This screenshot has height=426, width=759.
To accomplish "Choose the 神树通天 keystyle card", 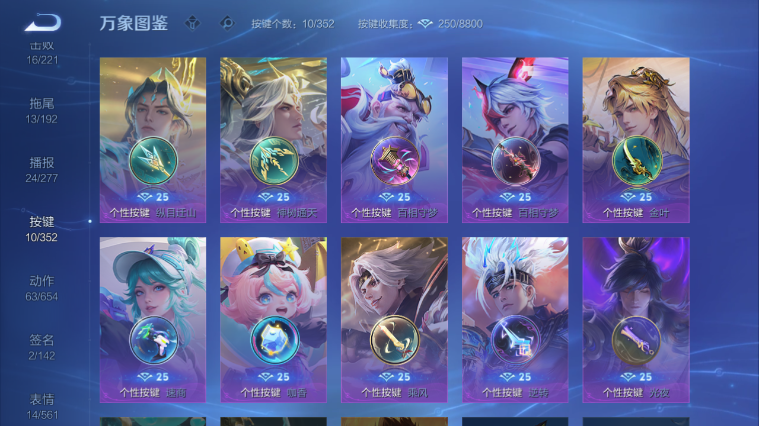I will pos(274,139).
